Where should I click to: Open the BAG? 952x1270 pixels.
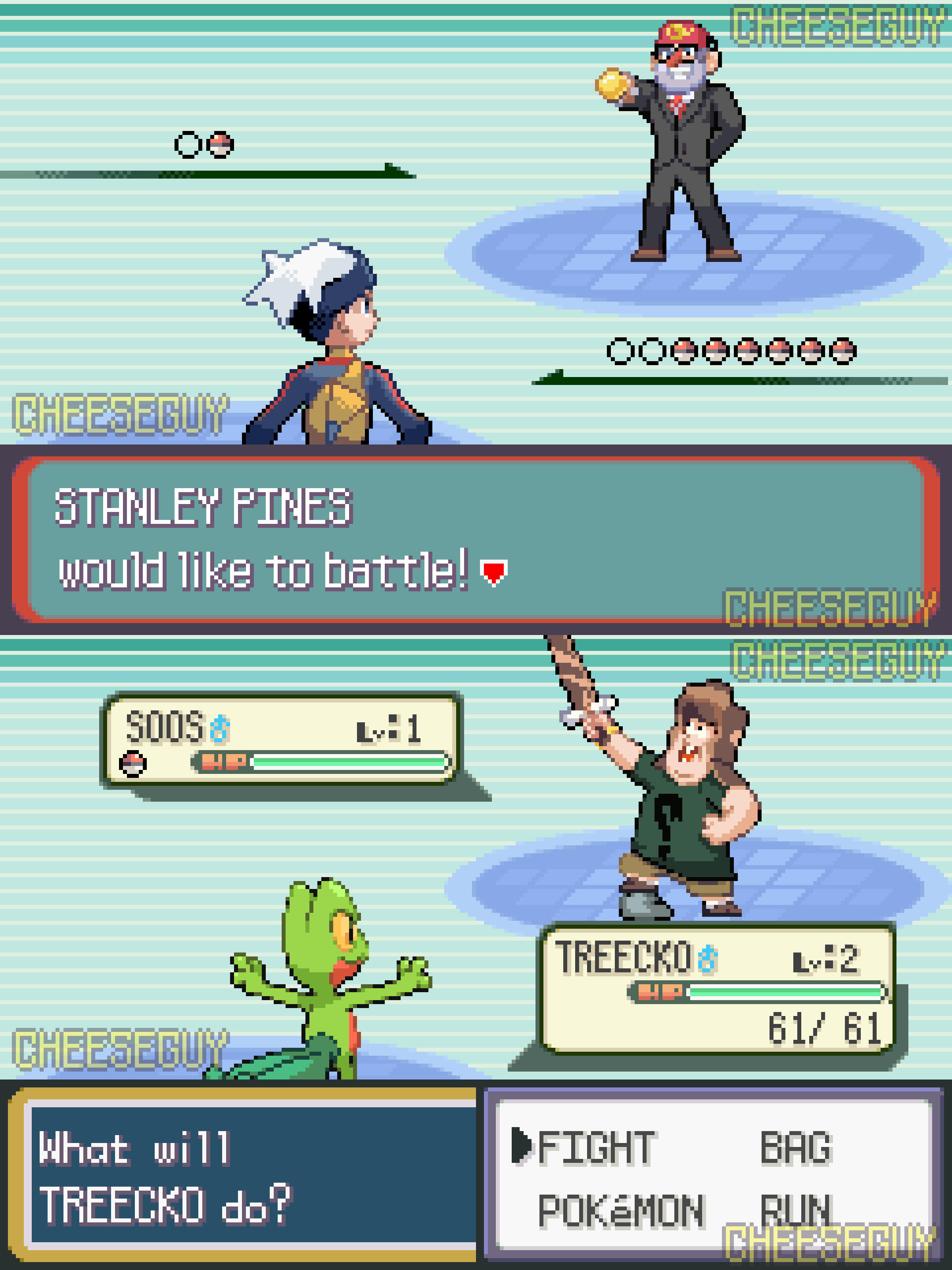pos(796,1148)
